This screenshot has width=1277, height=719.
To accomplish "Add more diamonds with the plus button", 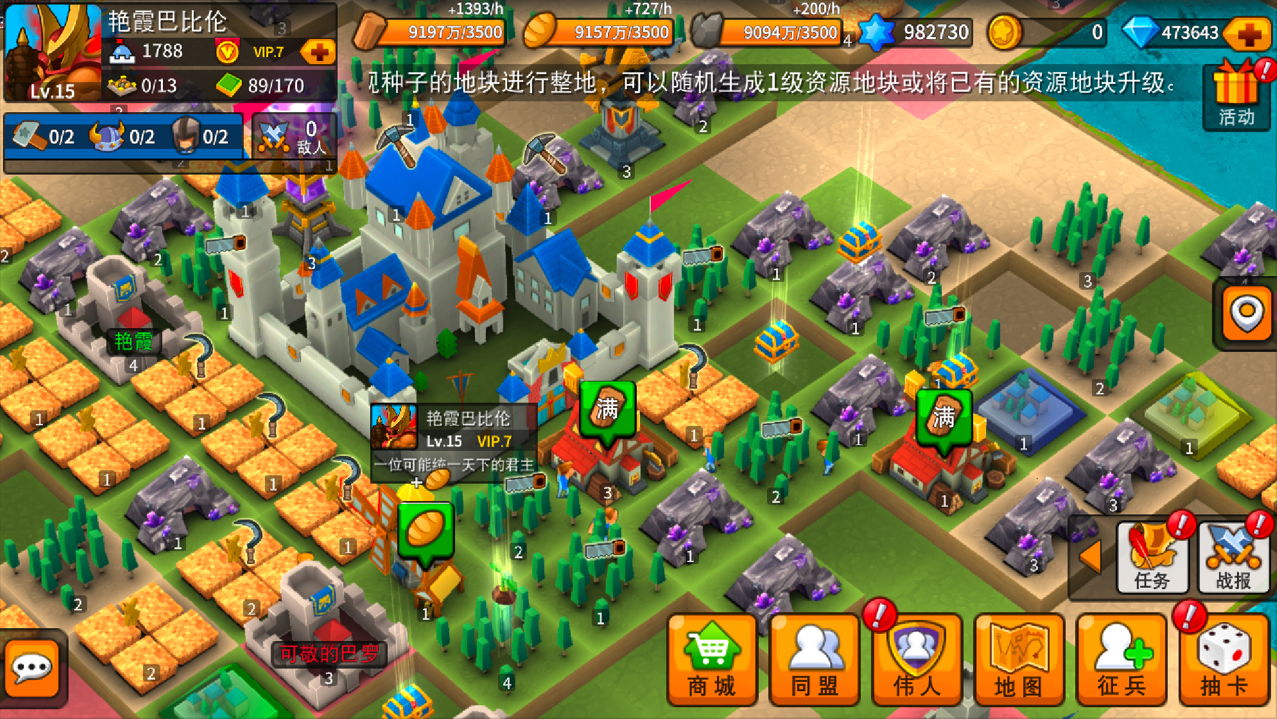I will [1249, 33].
